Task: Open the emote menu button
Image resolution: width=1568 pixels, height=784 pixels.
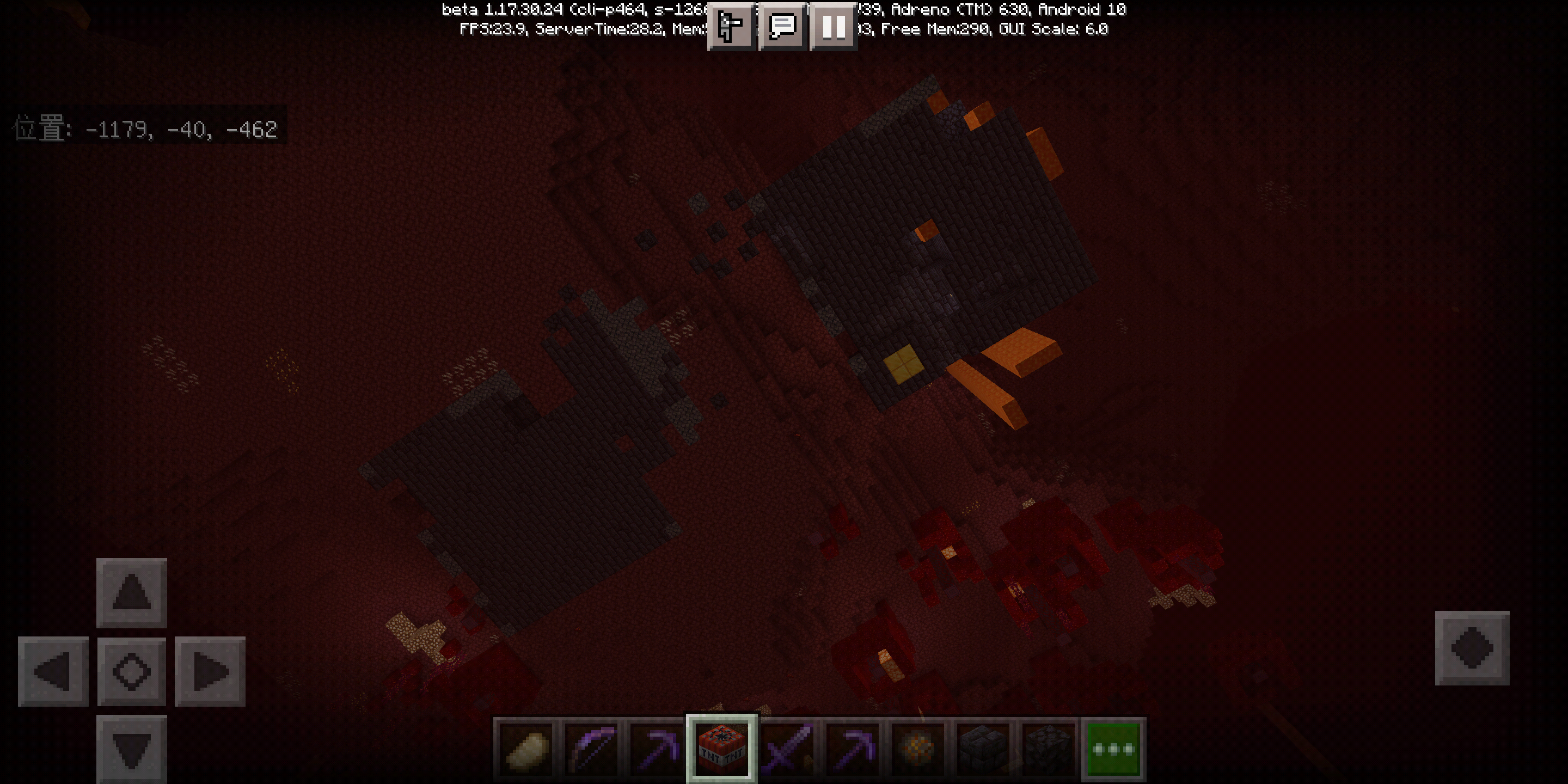Action: 731,26
